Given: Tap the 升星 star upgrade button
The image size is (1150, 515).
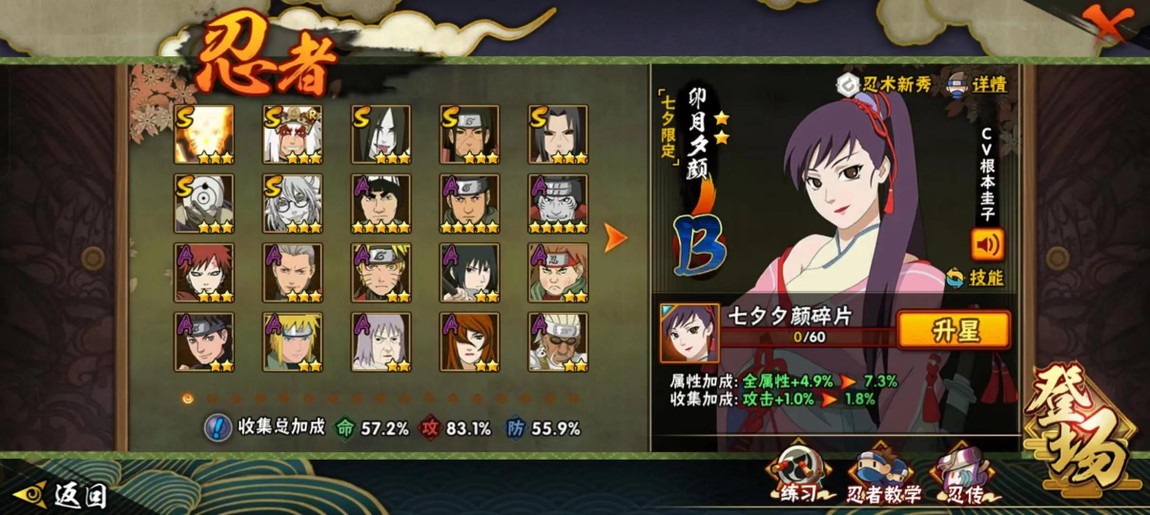Looking at the screenshot, I should tap(953, 329).
